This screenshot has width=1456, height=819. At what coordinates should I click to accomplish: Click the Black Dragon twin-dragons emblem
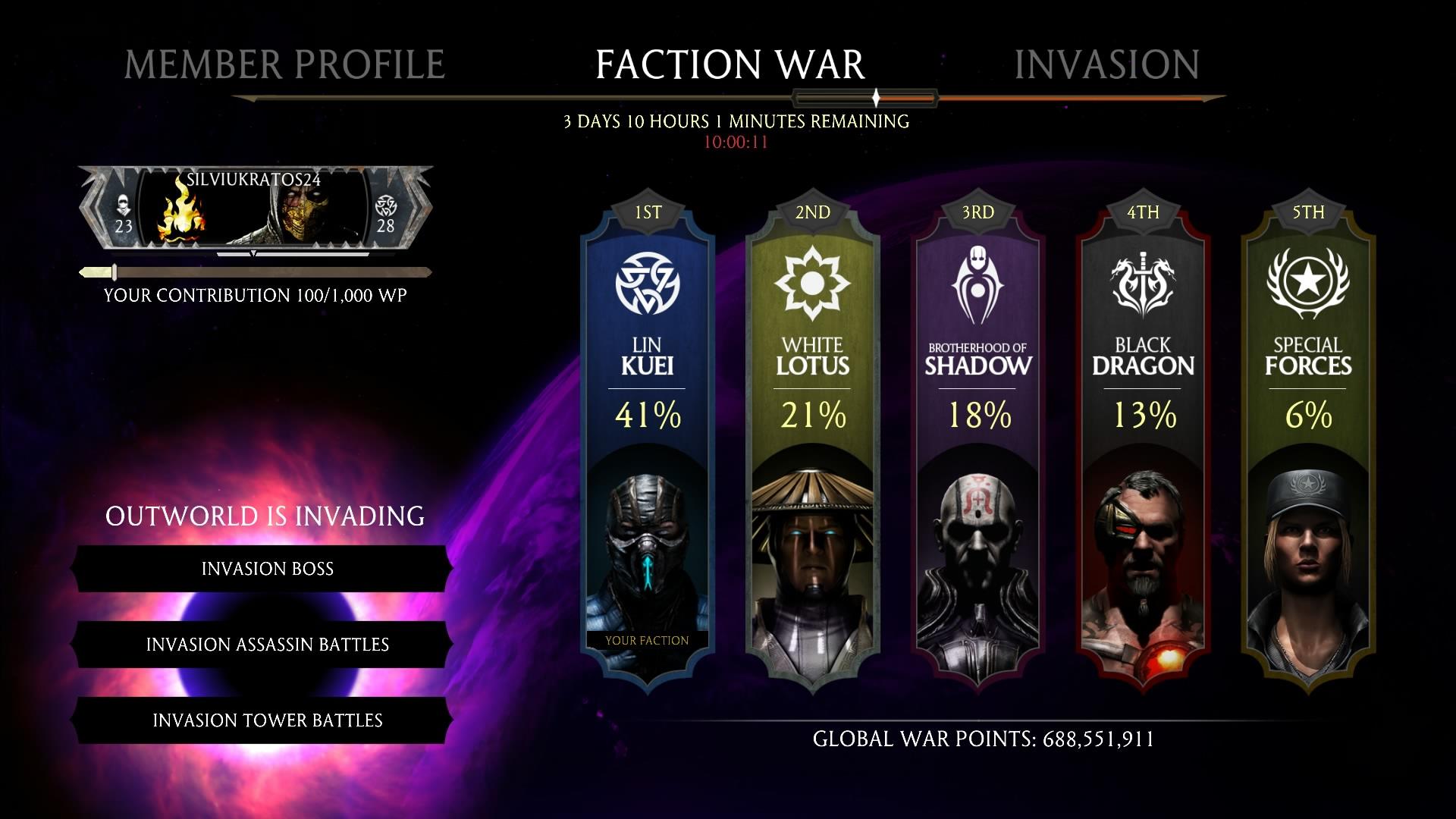pyautogui.click(x=1143, y=279)
